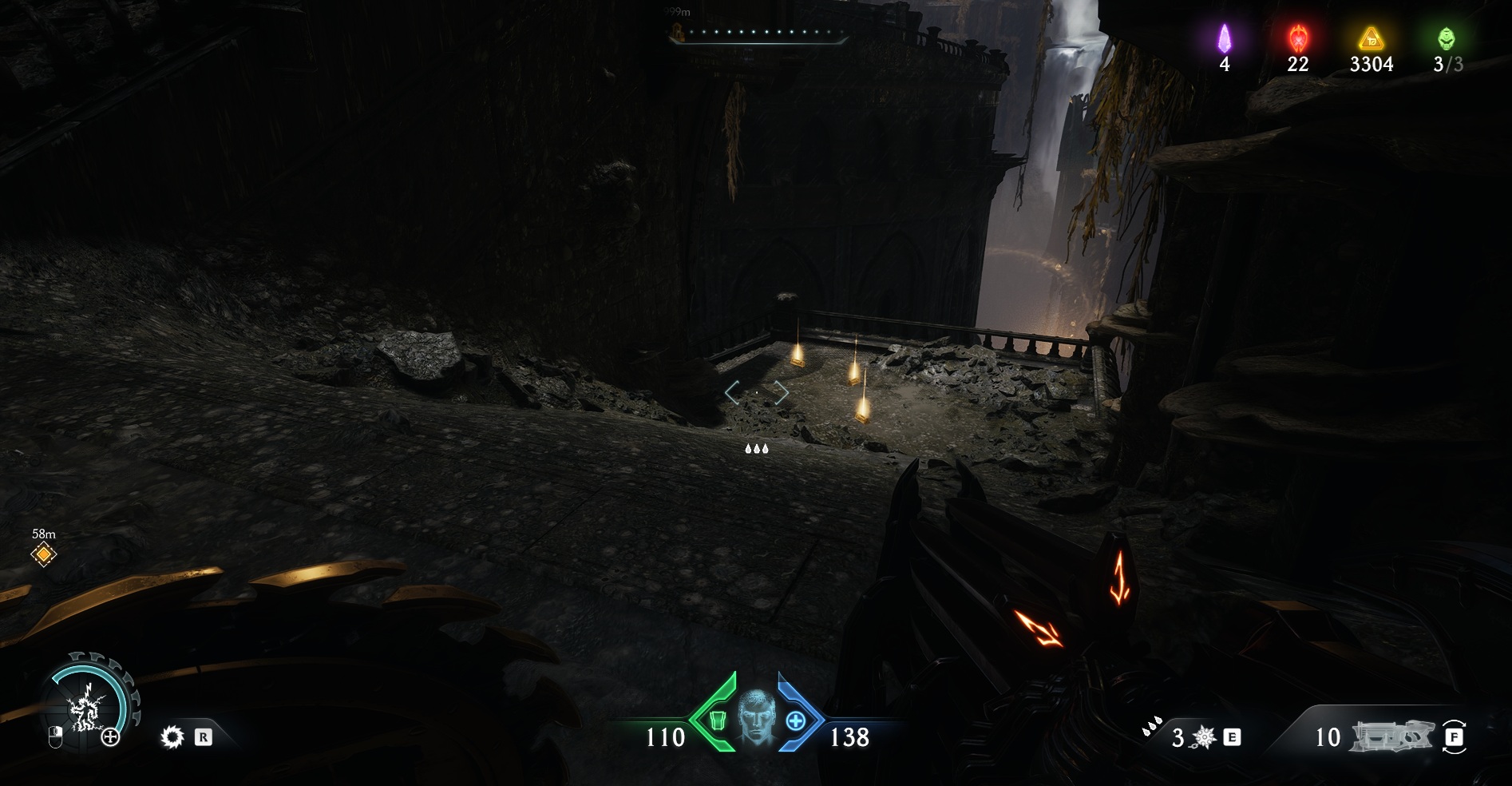Select the secondary weapon silhouette
Image resolution: width=1512 pixels, height=786 pixels.
click(x=1391, y=736)
